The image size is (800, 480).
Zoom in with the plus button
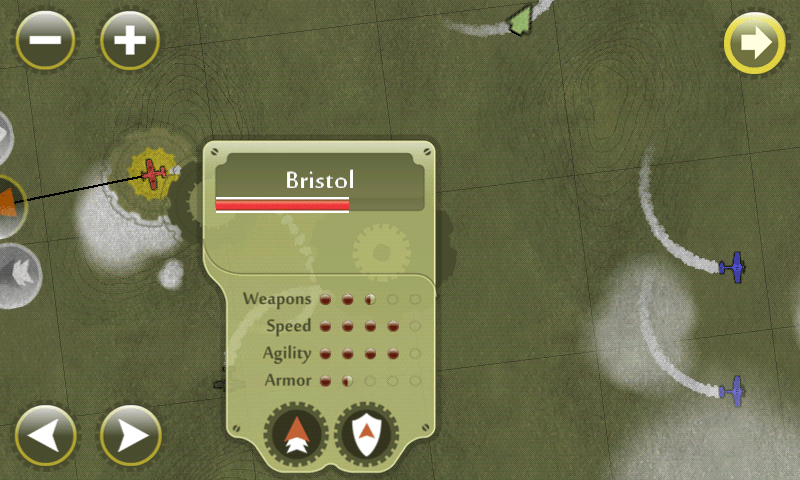[x=130, y=41]
